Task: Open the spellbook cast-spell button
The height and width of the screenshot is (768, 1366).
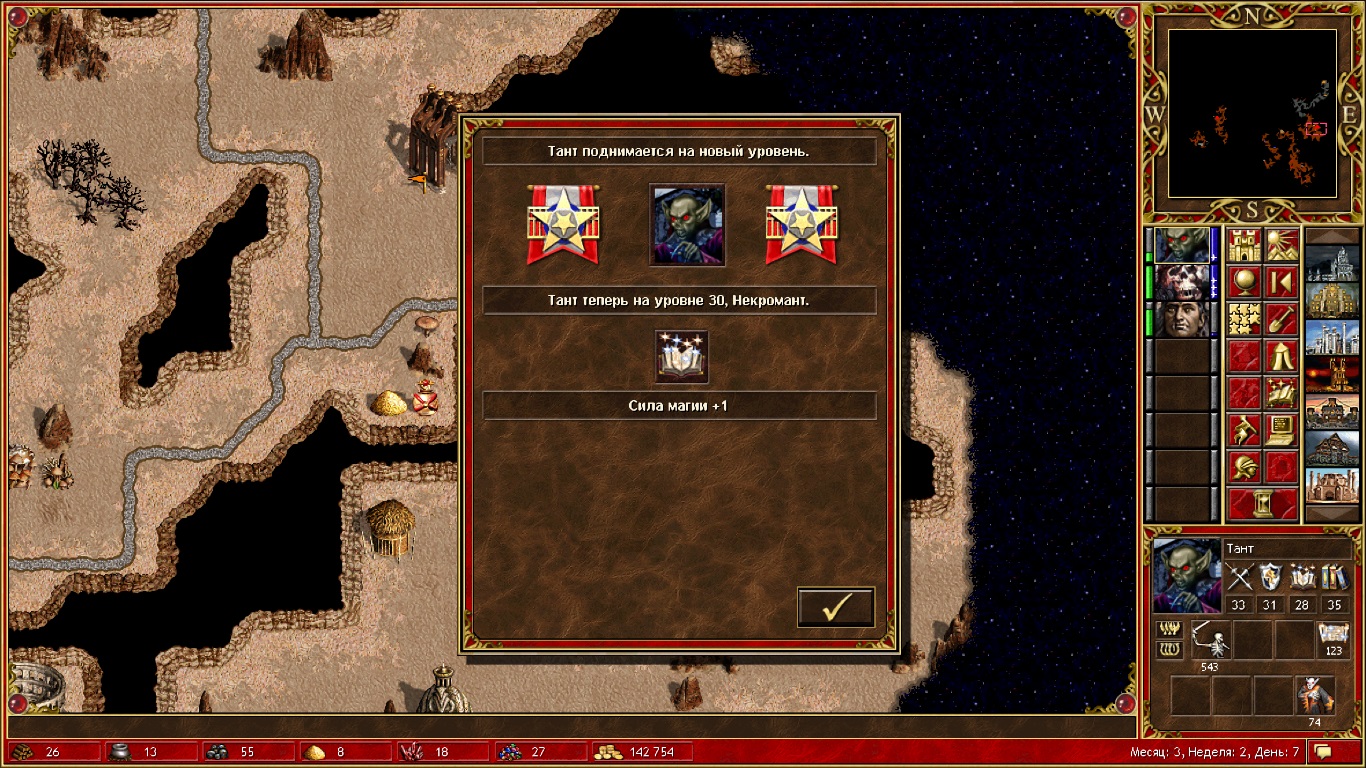Action: pos(1281,393)
